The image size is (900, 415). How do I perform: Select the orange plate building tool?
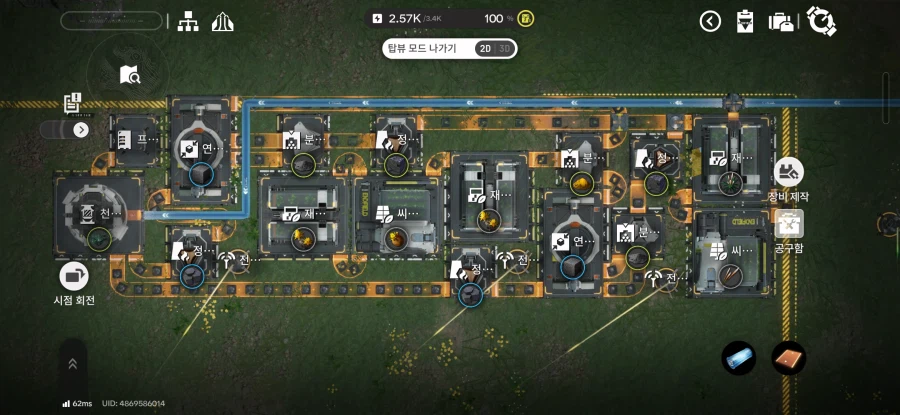click(x=788, y=358)
